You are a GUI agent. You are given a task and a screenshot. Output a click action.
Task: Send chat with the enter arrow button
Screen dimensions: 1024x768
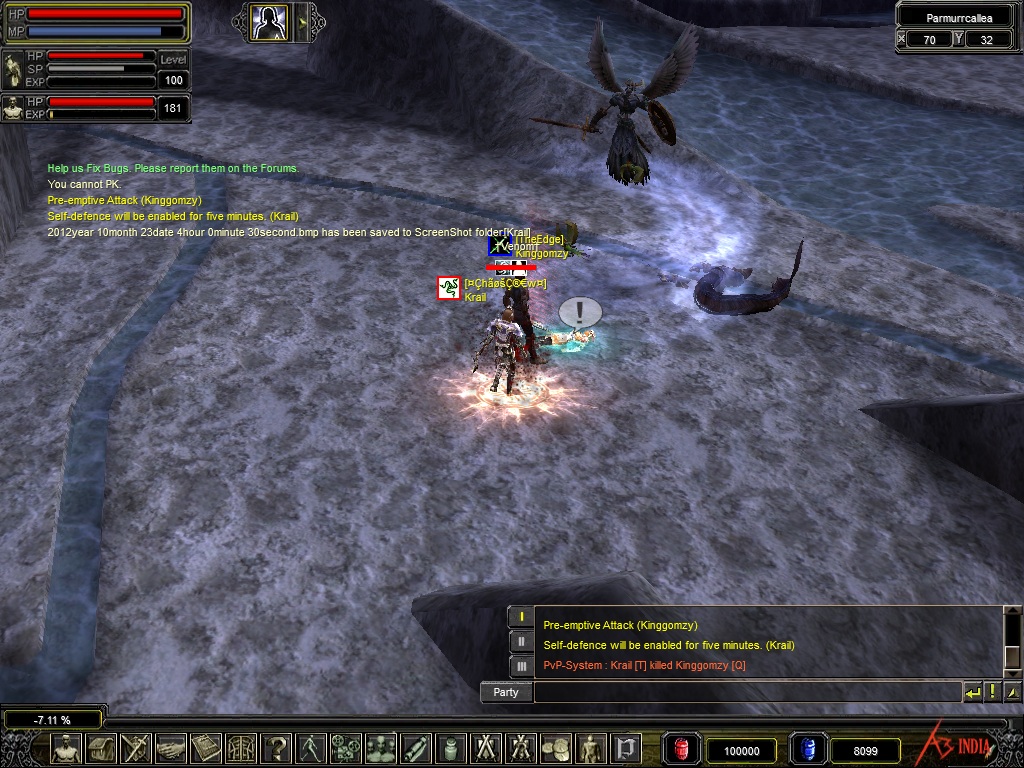coord(973,692)
